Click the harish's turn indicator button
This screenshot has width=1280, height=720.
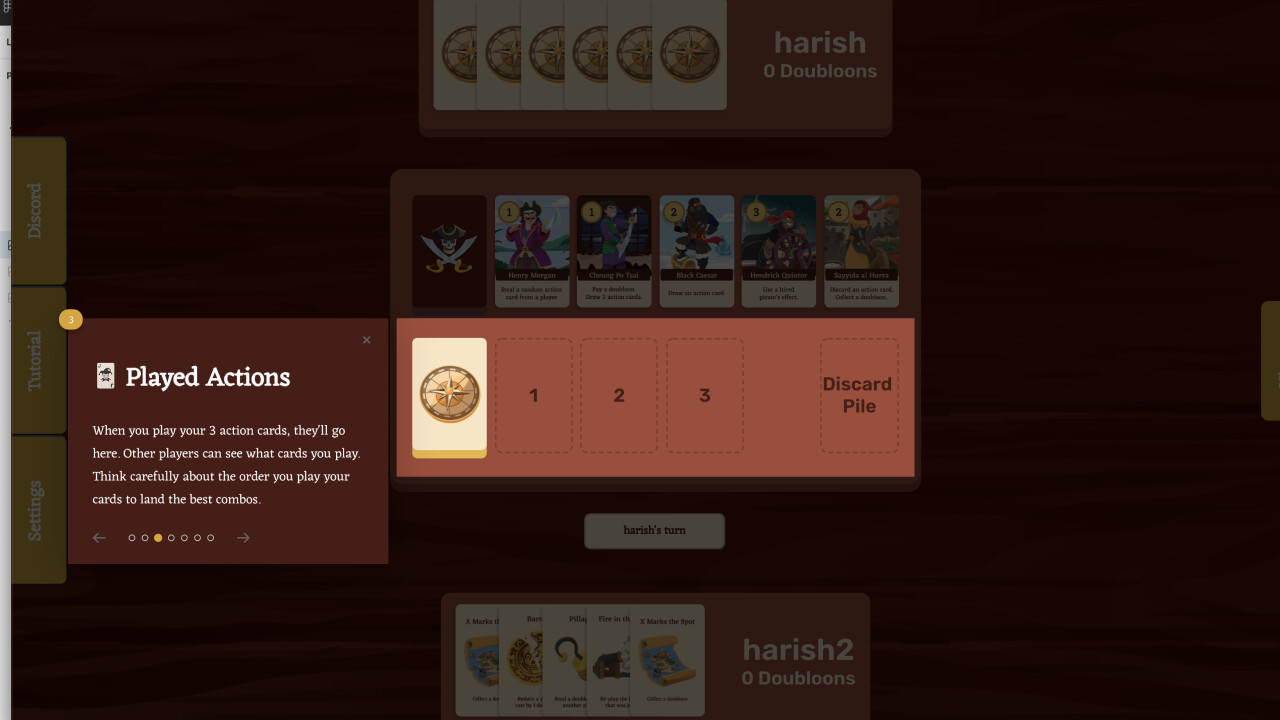654,531
